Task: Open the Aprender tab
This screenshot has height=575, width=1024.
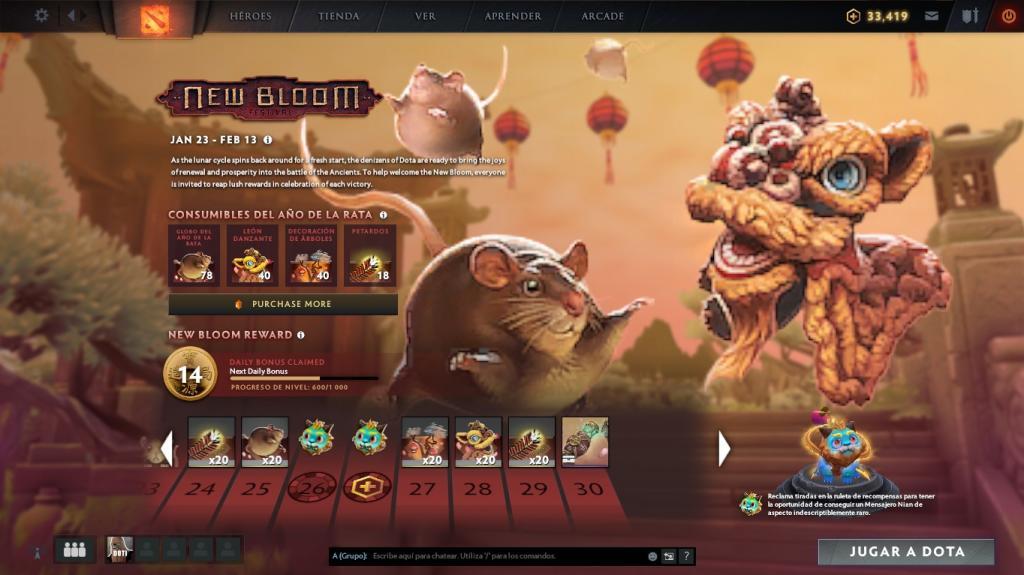Action: coord(513,16)
